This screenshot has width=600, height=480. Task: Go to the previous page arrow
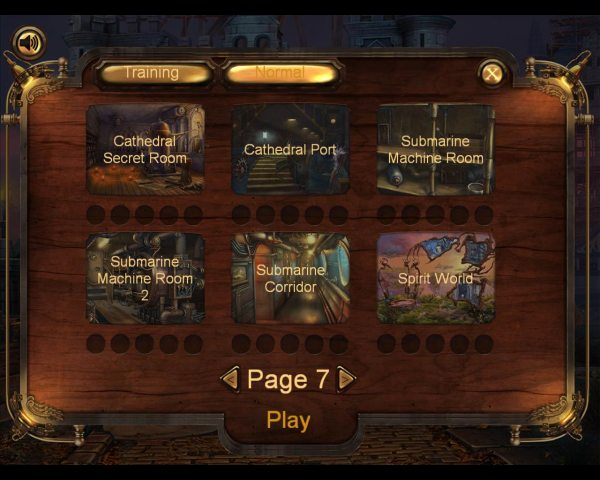coord(229,379)
